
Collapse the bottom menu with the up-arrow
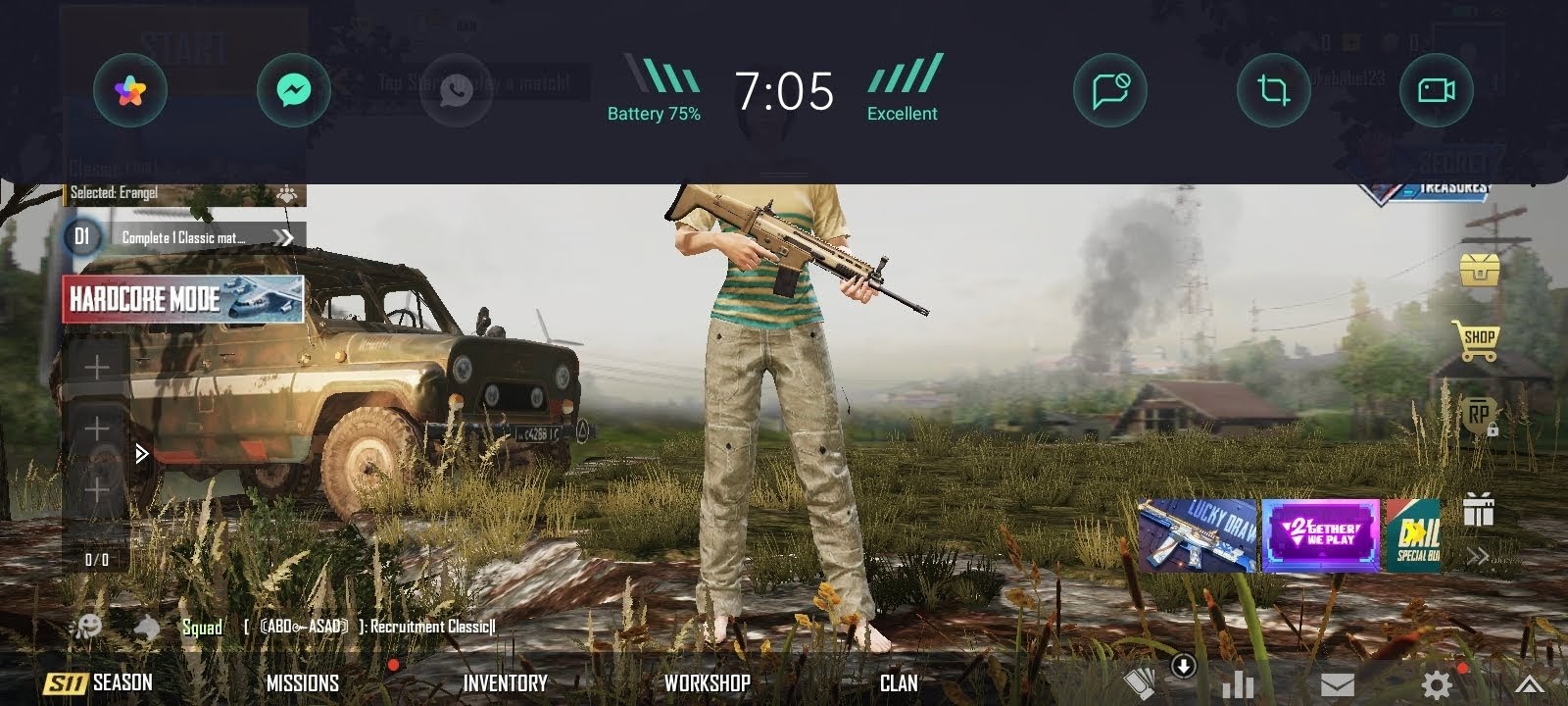pyautogui.click(x=1530, y=684)
